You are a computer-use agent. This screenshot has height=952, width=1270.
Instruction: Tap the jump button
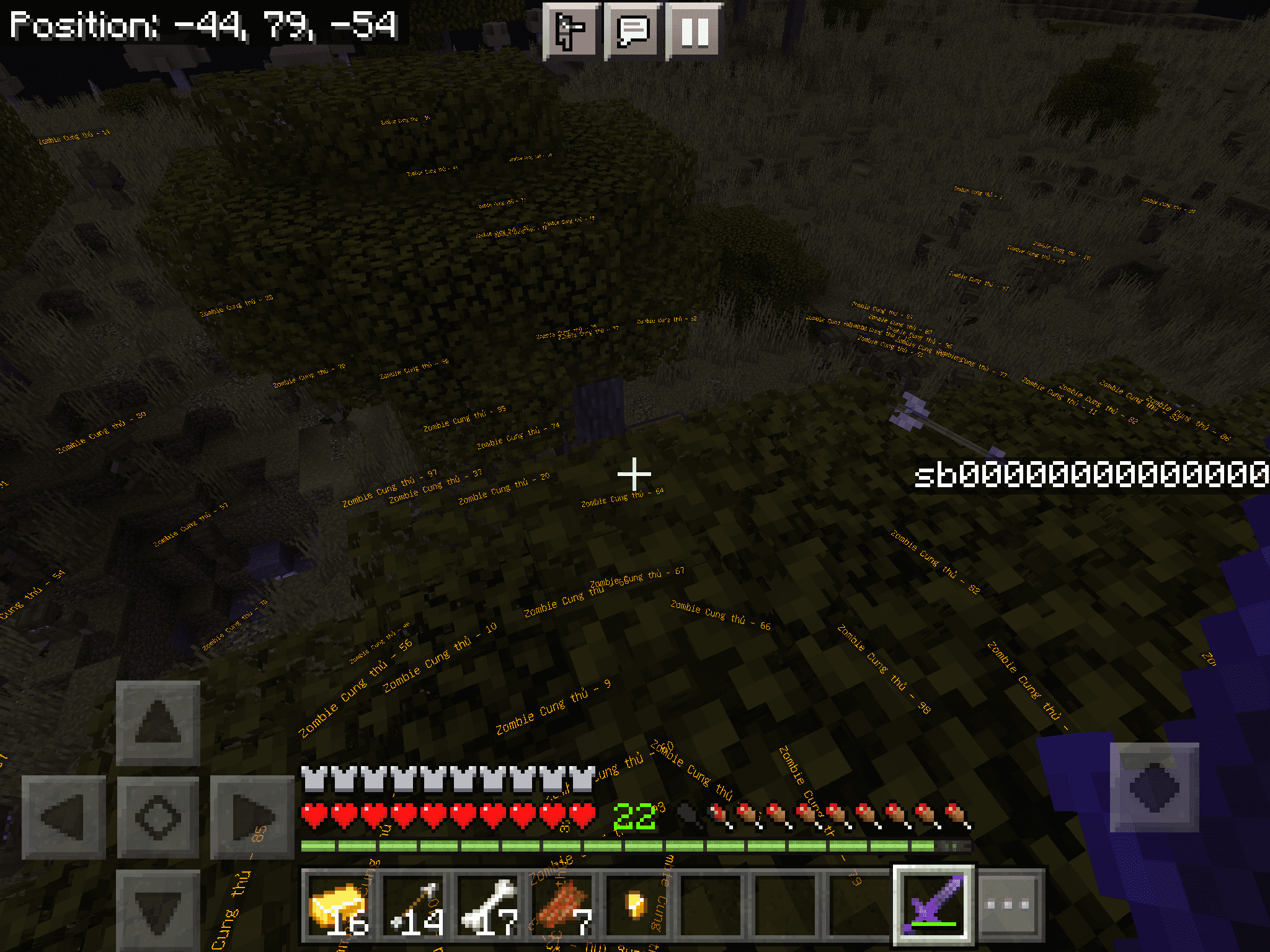click(x=1154, y=787)
